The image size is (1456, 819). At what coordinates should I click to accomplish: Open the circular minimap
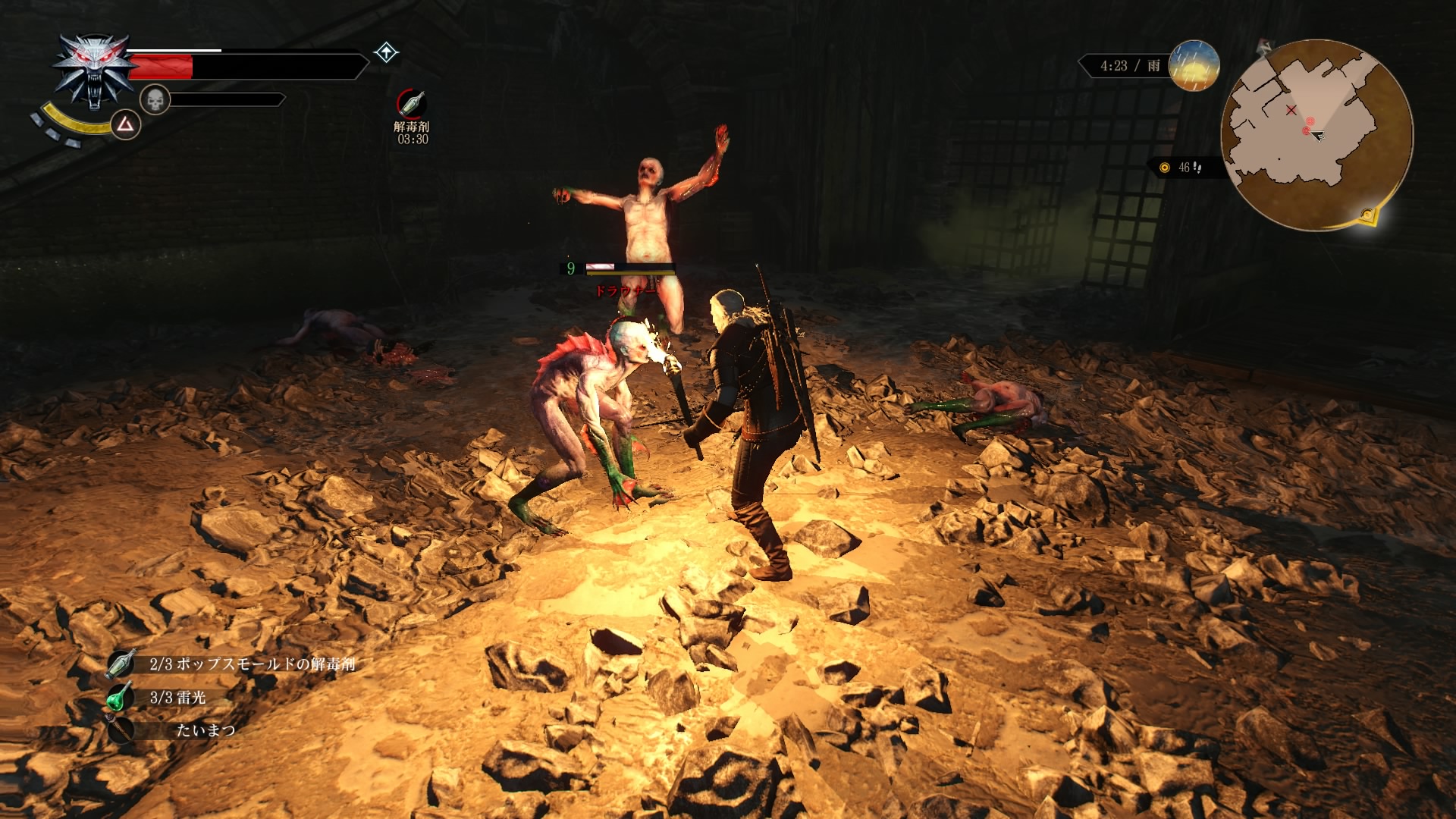(1316, 134)
